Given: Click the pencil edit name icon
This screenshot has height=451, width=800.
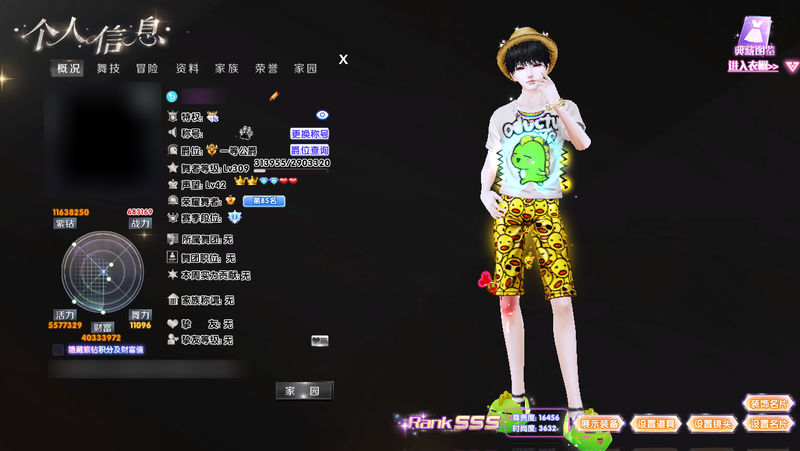Looking at the screenshot, I should 274,96.
